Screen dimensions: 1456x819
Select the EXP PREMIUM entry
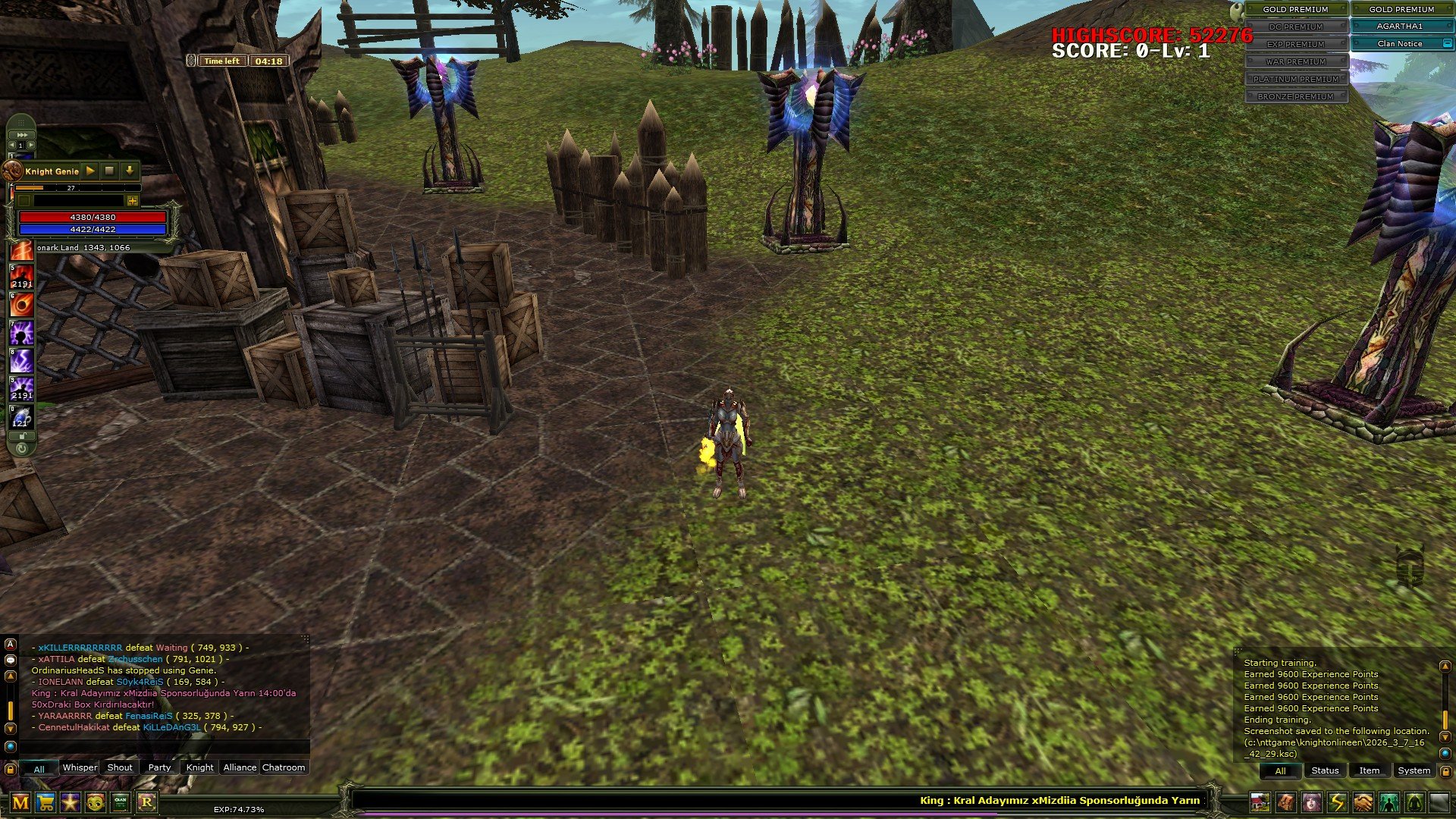[x=1295, y=44]
